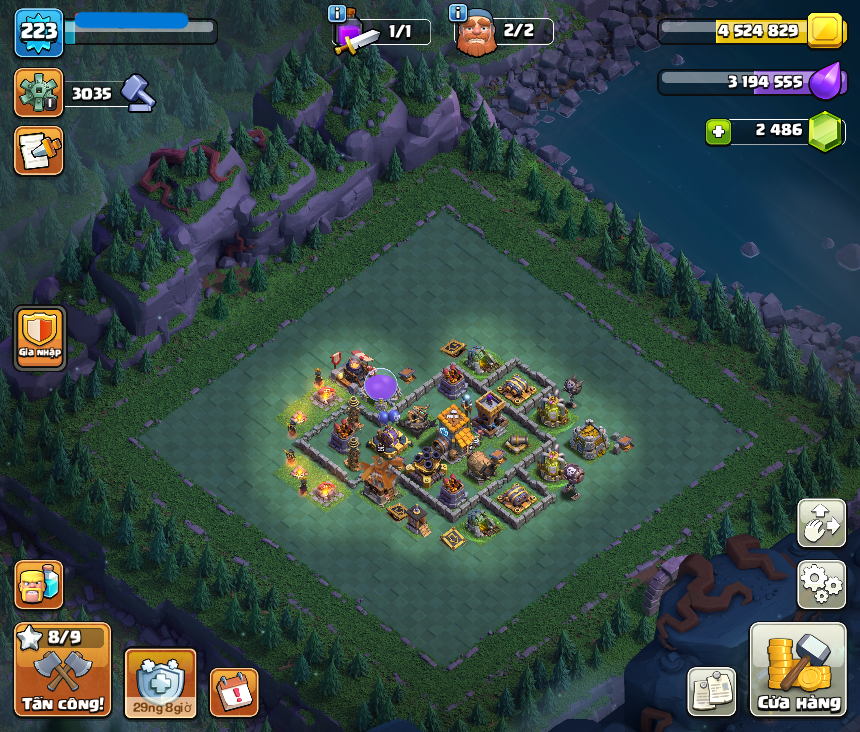Click info icon beside the builder face
The height and width of the screenshot is (732, 860).
[458, 13]
